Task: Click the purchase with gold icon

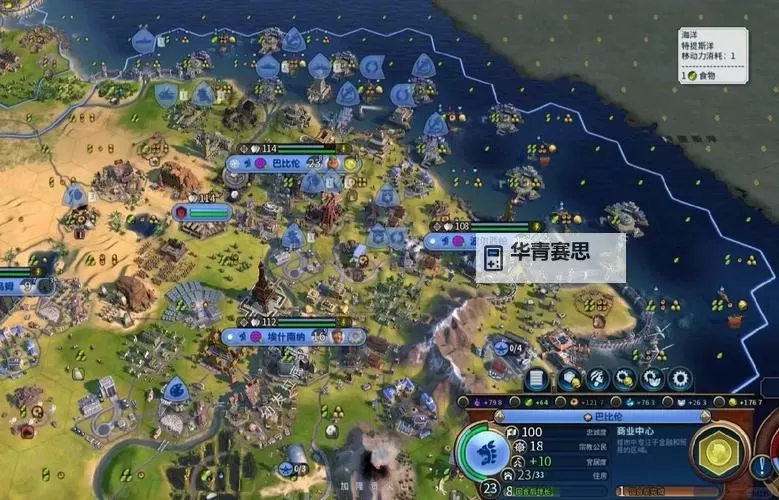Action: (626, 379)
